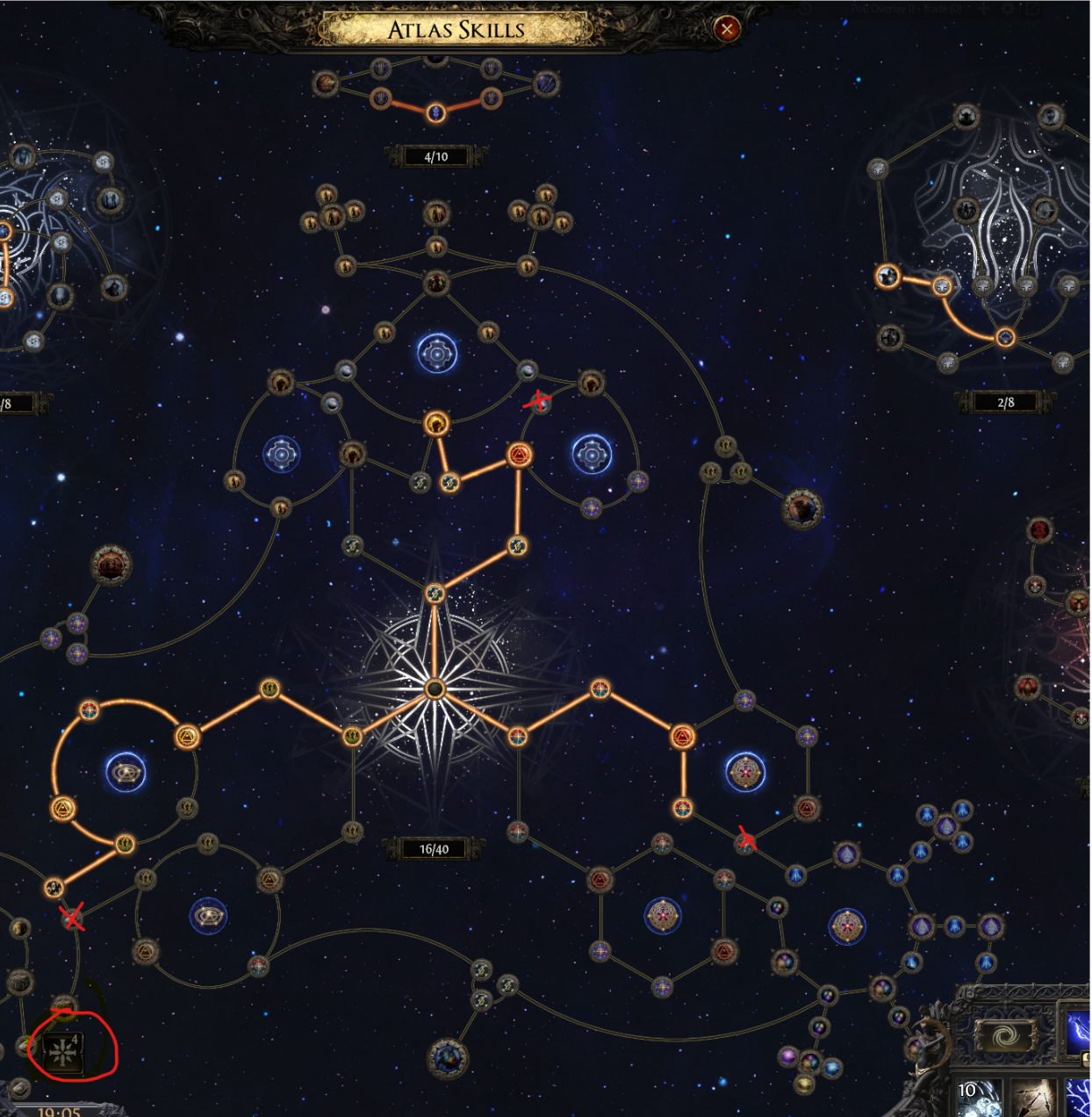The height and width of the screenshot is (1117, 1092).
Task: Close the Atlas Skills window
Action: [726, 29]
